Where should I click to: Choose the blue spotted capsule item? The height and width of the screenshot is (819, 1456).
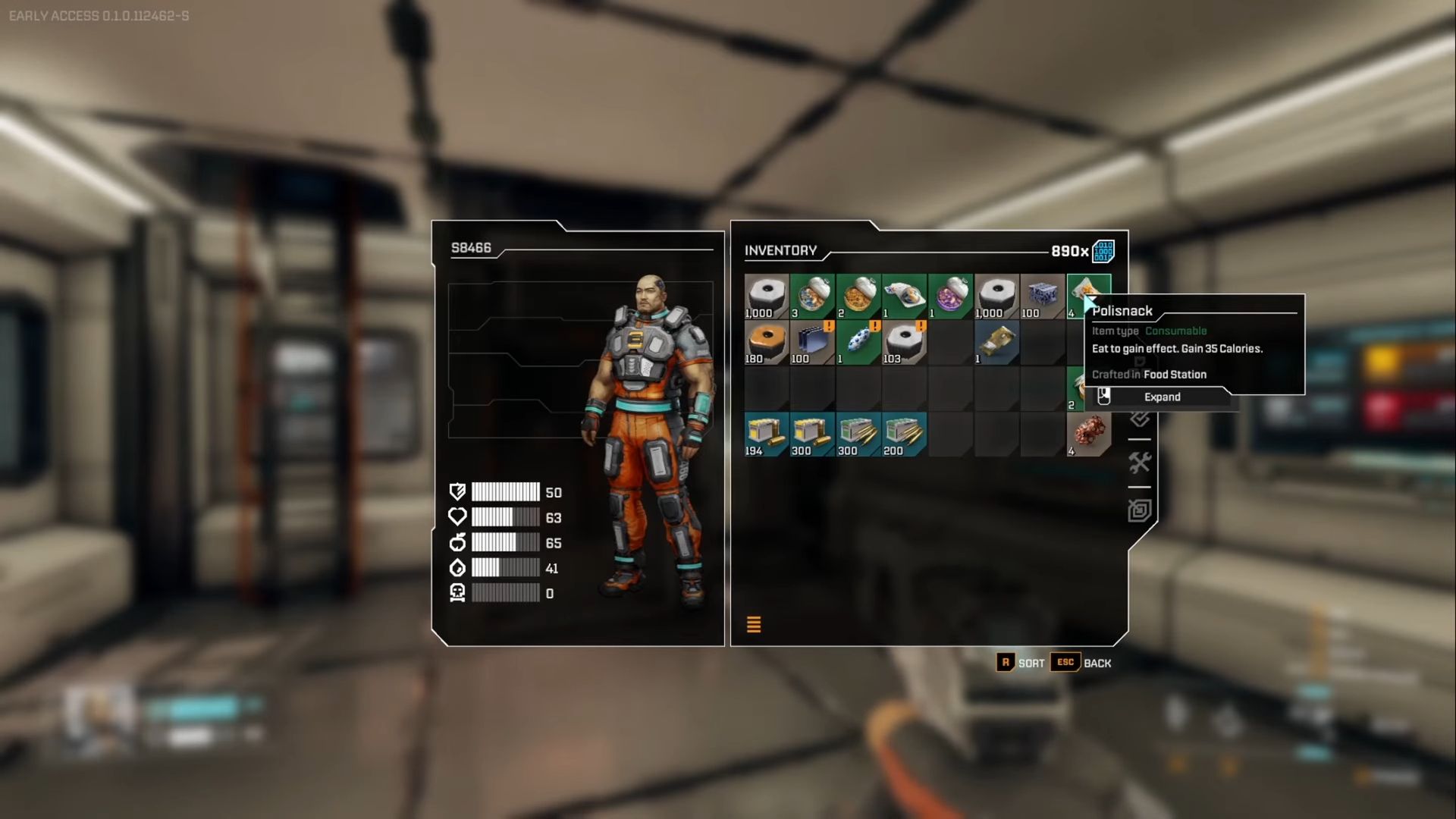click(858, 342)
